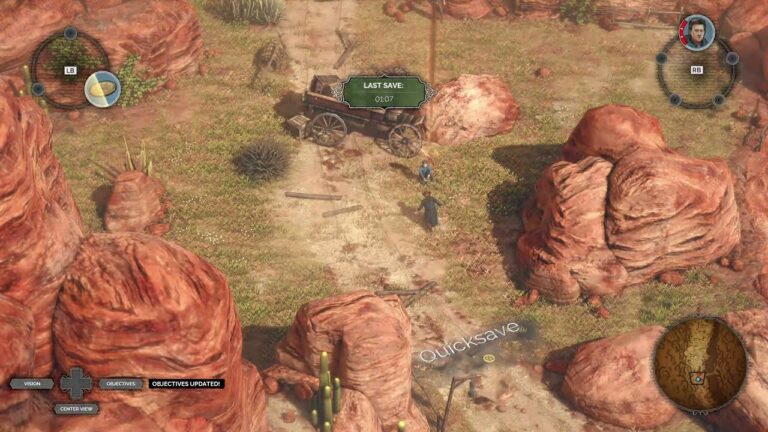Viewport: 768px width, 432px height.
Task: Open the Objectives panel
Action: pos(118,383)
